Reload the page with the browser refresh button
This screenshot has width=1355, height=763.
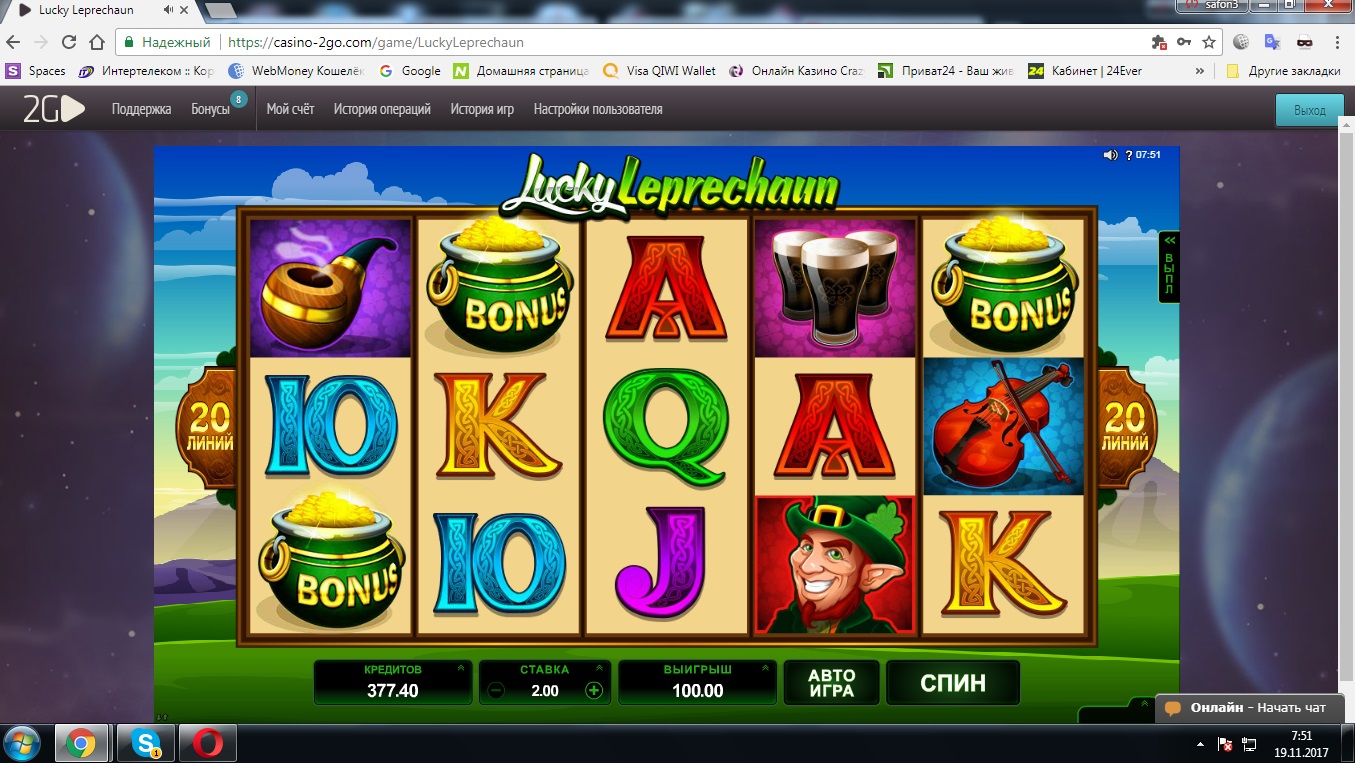click(69, 43)
